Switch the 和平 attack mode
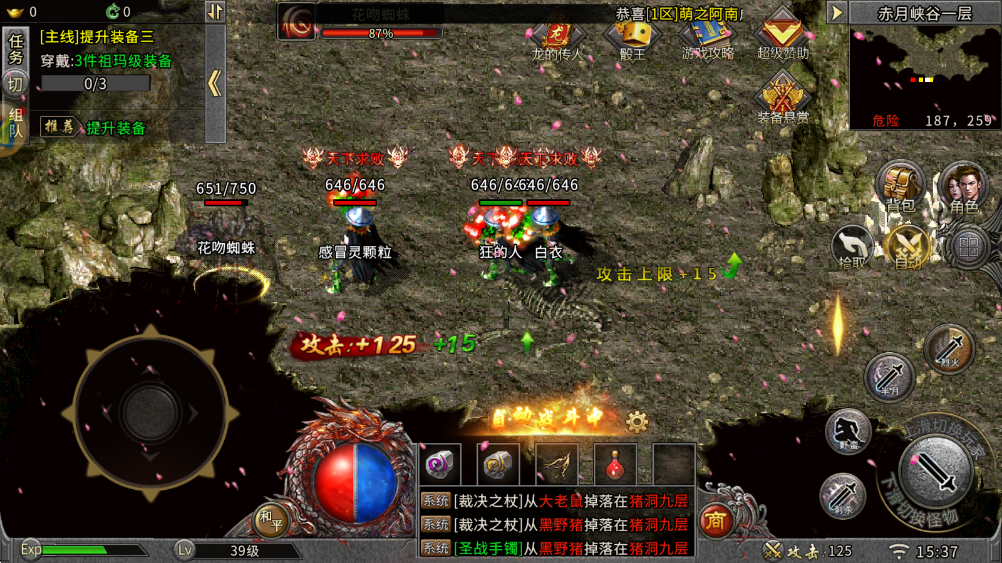Image resolution: width=1002 pixels, height=563 pixels. [x=270, y=518]
